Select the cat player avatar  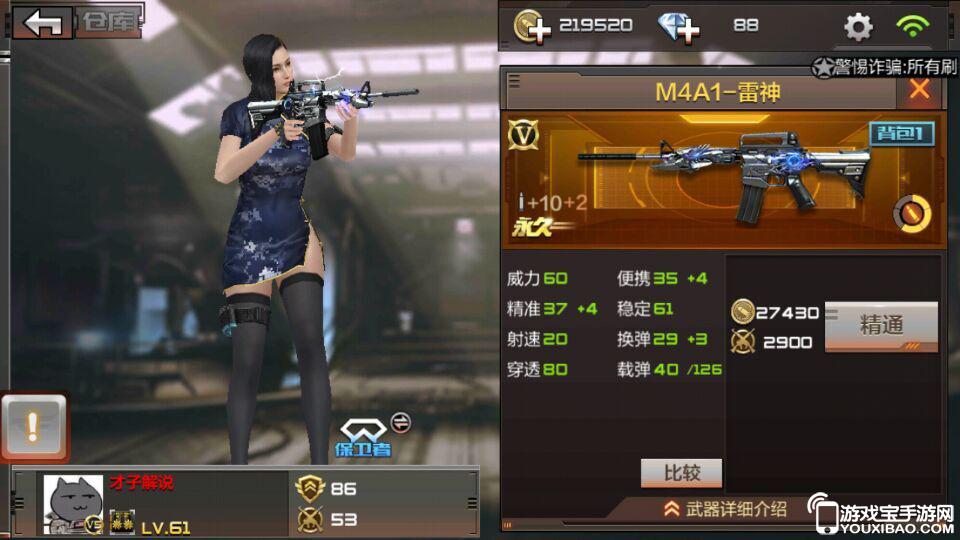(x=73, y=504)
